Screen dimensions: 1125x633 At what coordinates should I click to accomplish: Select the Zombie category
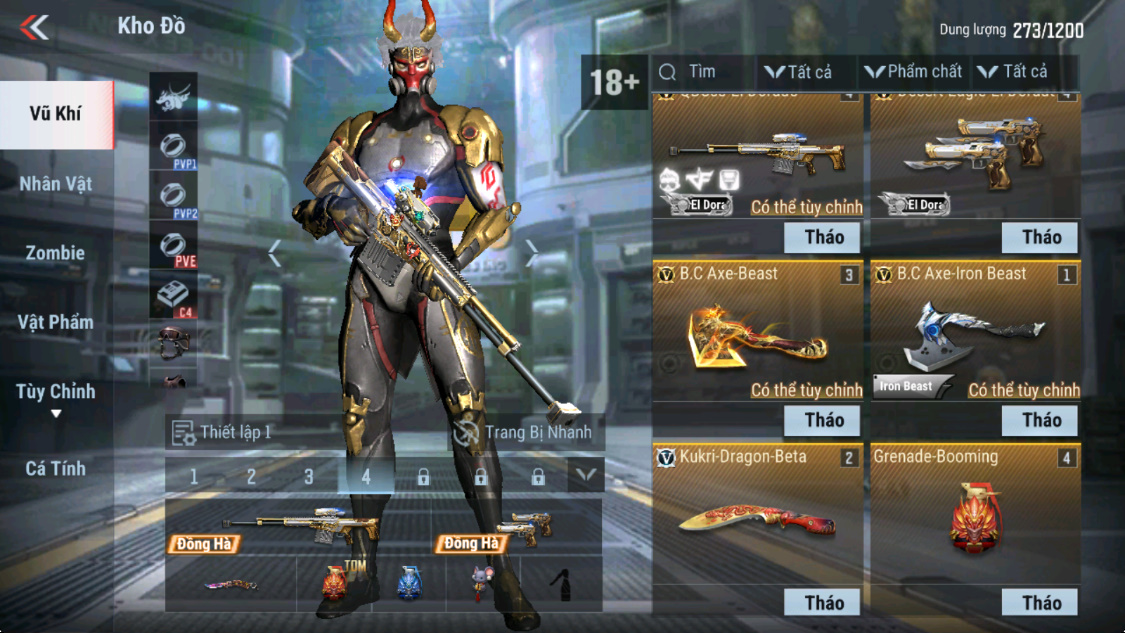(56, 253)
